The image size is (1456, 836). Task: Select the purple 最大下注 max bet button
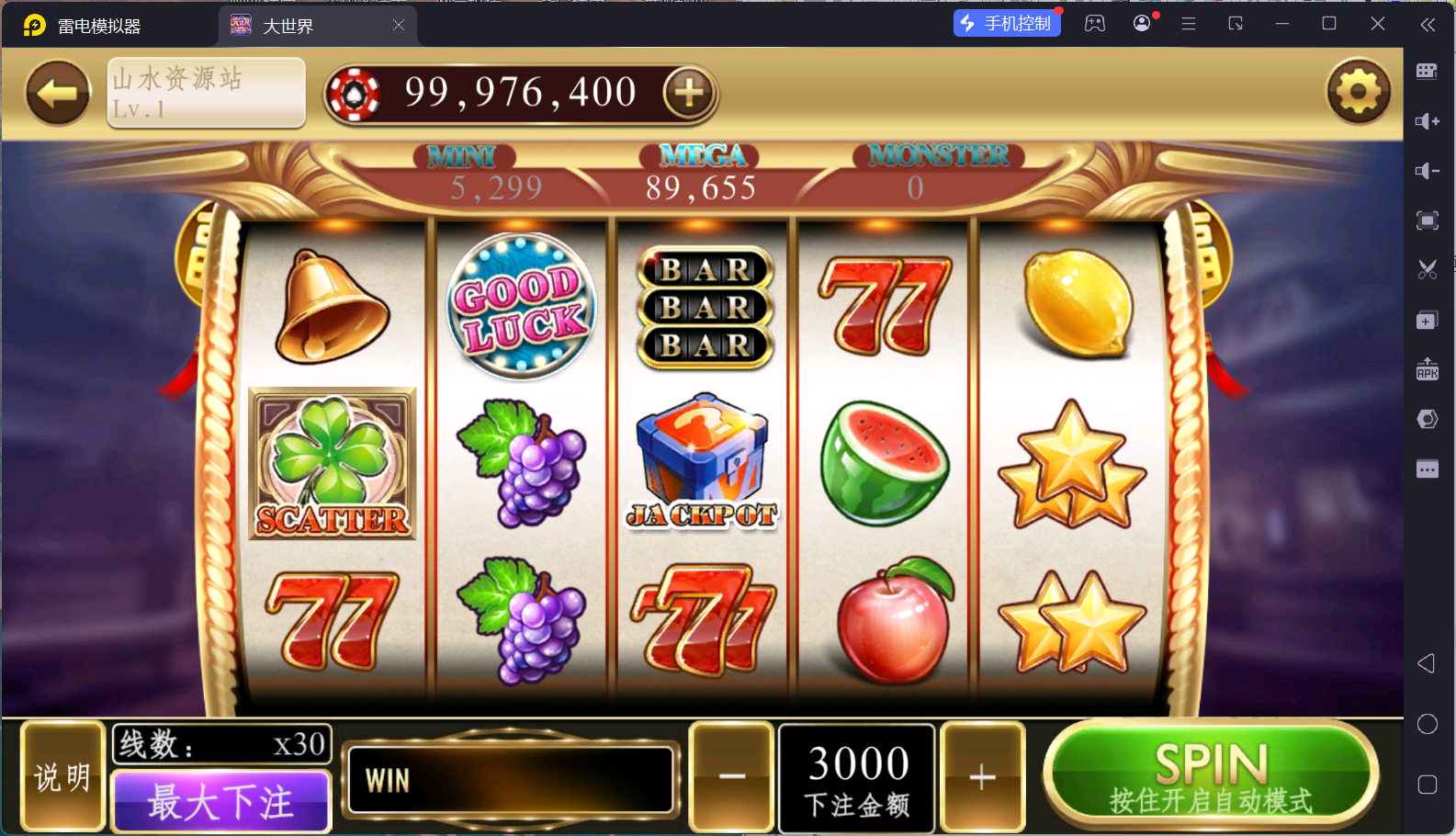click(220, 801)
